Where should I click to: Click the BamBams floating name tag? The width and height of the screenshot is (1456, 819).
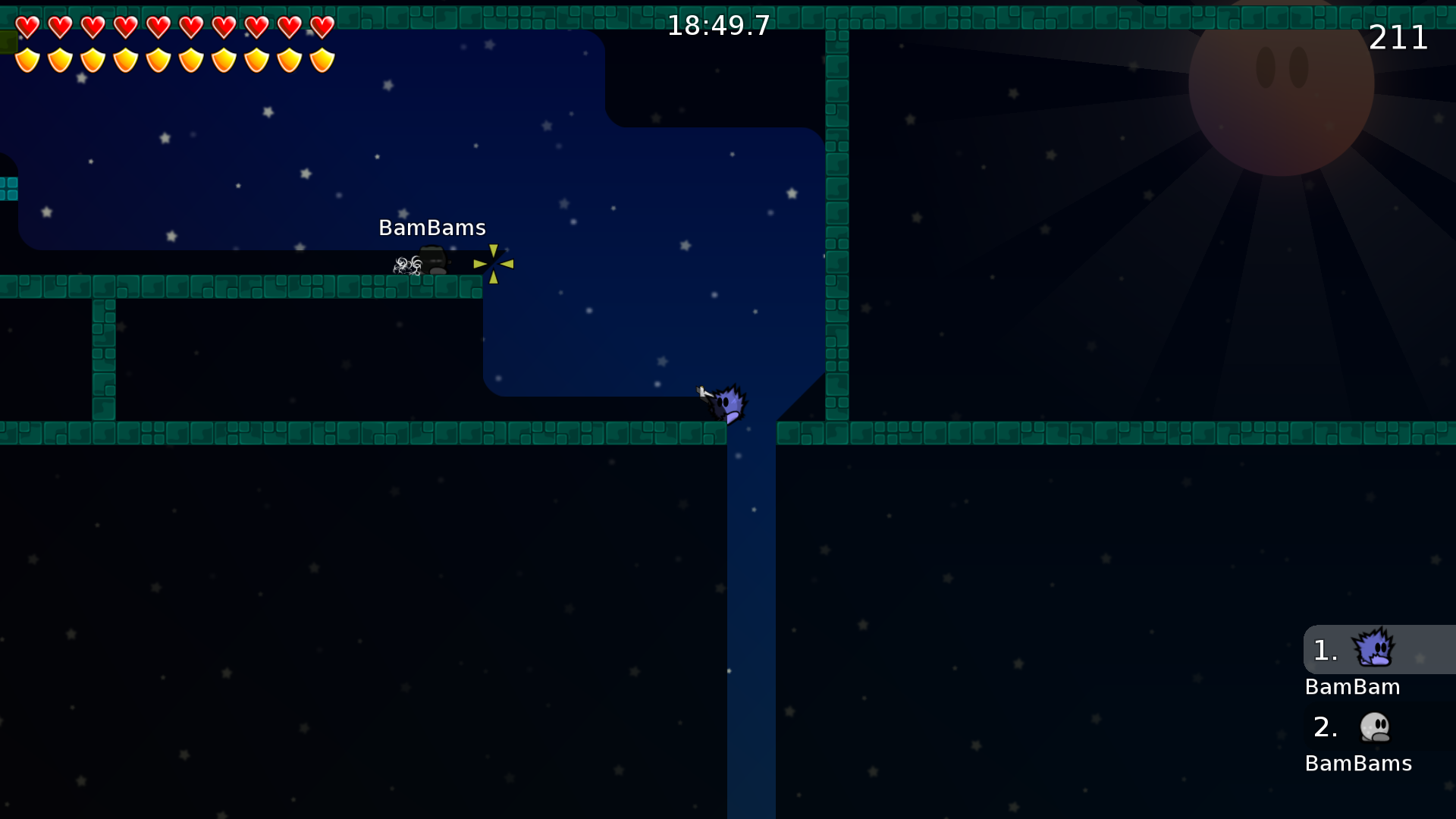point(432,227)
